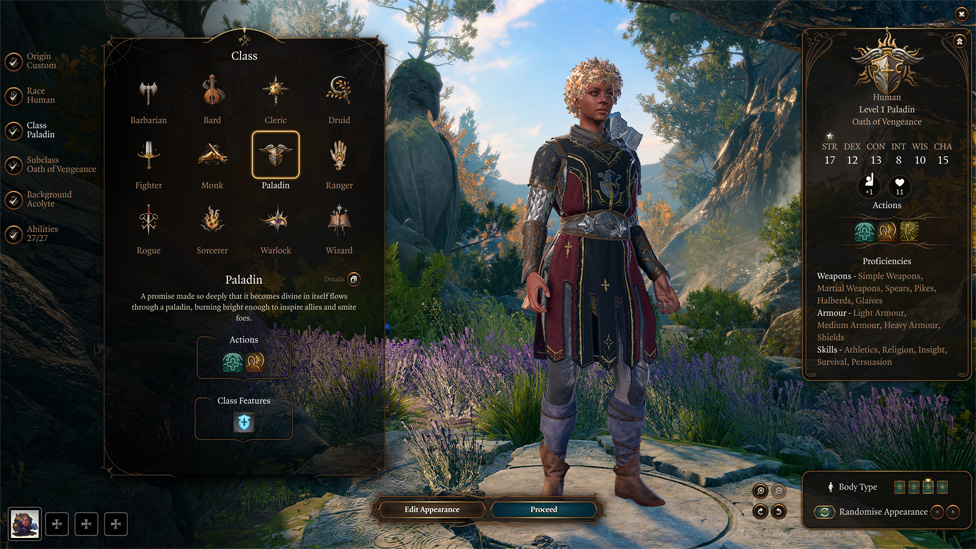Screen dimensions: 976x549
Task: Select the Monk class icon
Action: (212, 157)
